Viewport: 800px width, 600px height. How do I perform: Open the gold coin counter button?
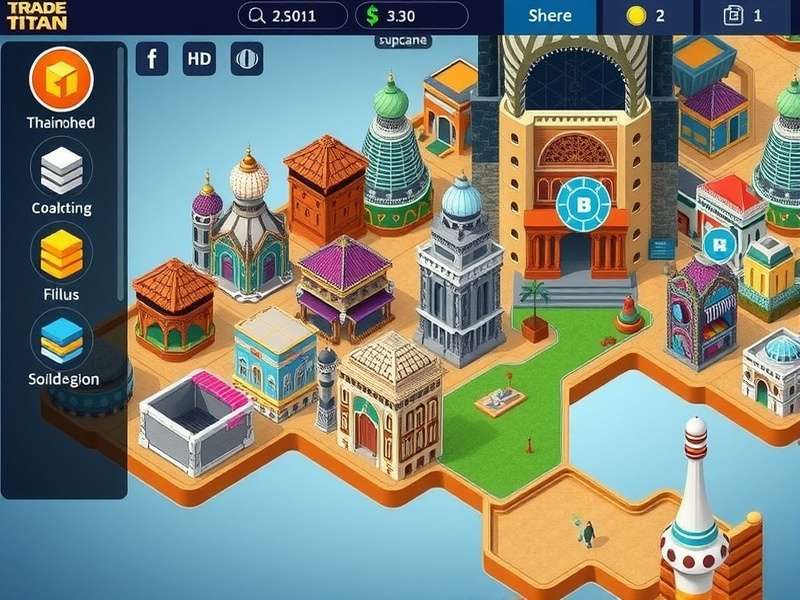tap(645, 15)
